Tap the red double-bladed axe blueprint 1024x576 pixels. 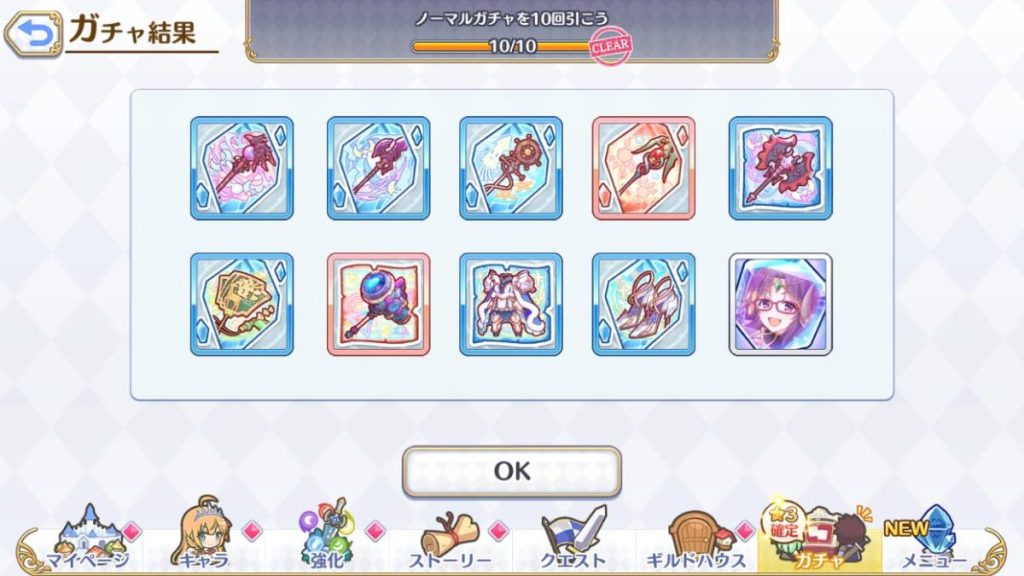tap(780, 168)
